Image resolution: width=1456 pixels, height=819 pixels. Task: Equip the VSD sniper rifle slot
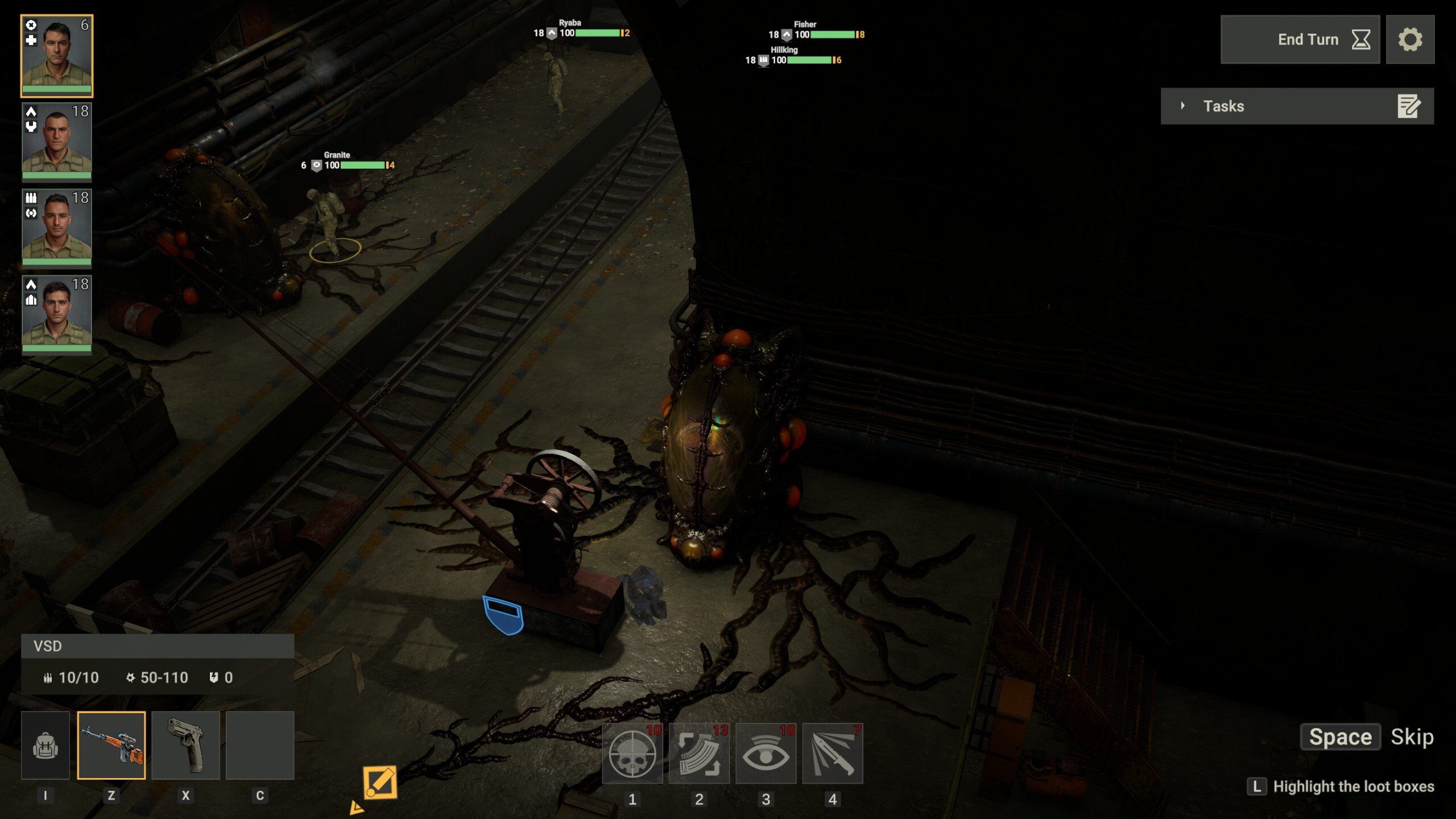coord(111,745)
